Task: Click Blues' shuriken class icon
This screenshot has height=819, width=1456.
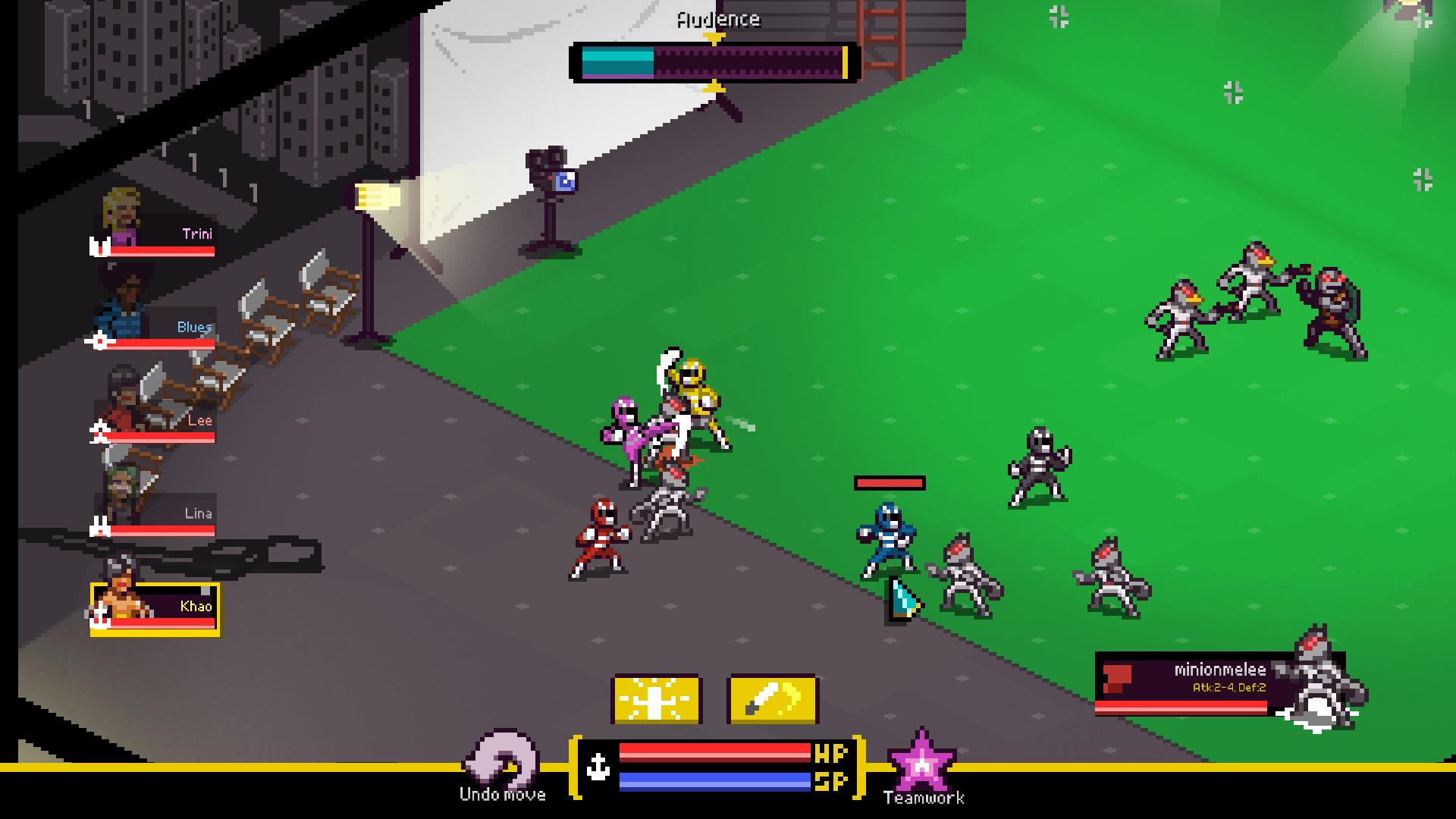Action: 99,341
